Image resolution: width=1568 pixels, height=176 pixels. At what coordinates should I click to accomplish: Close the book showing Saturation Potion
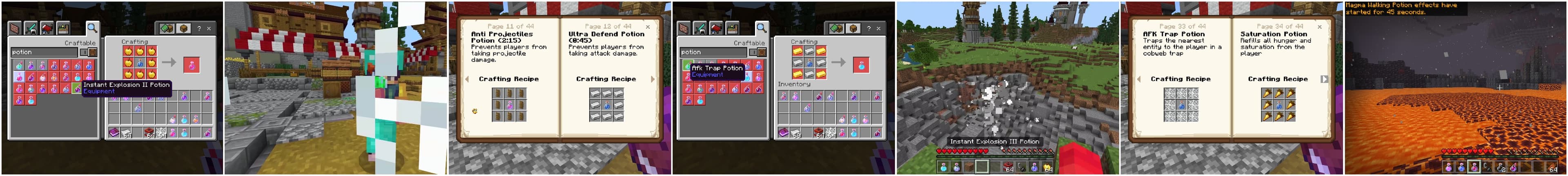(1320, 27)
